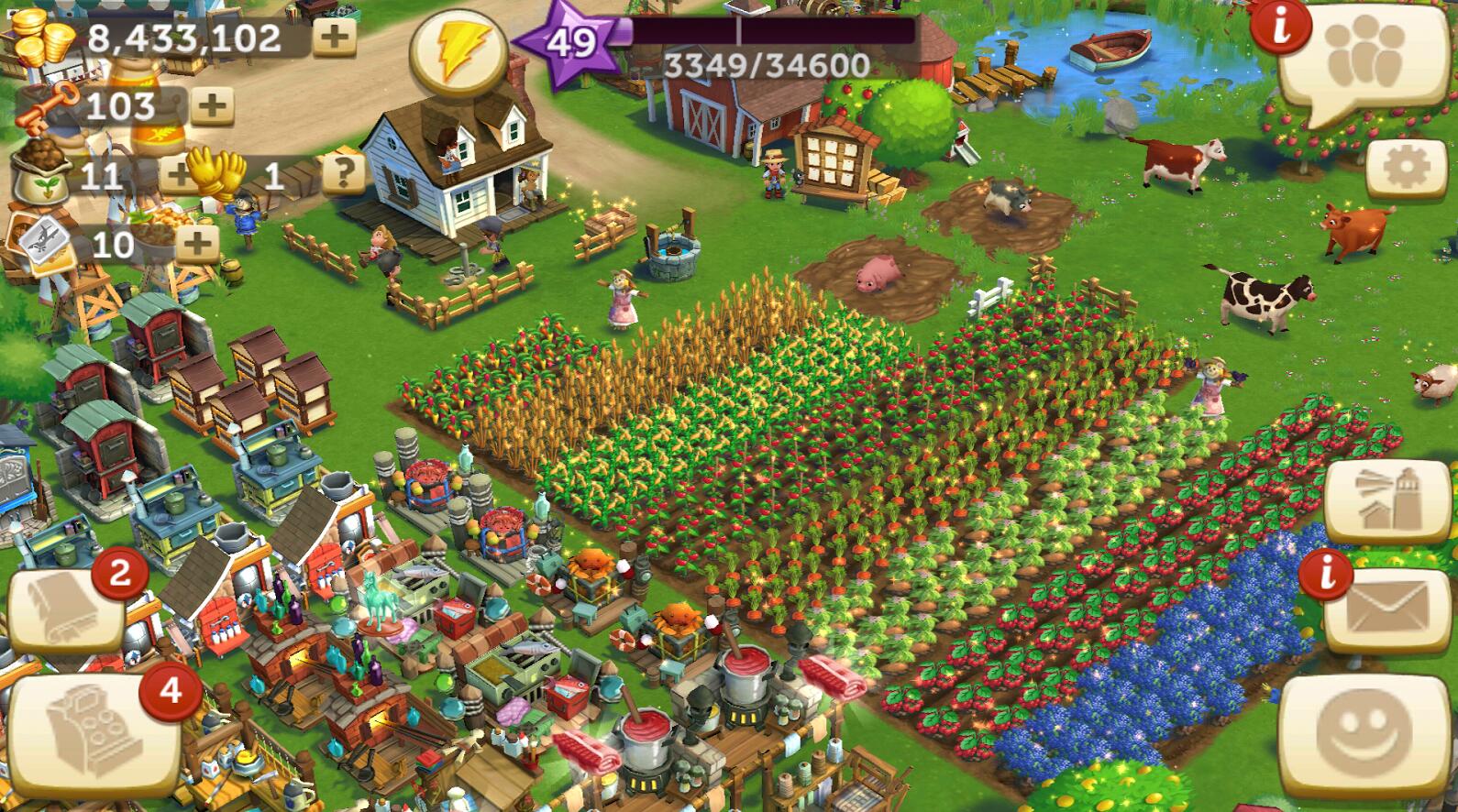The image size is (1458, 812).
Task: Tap the plus button beside the coins total
Action: (x=335, y=37)
